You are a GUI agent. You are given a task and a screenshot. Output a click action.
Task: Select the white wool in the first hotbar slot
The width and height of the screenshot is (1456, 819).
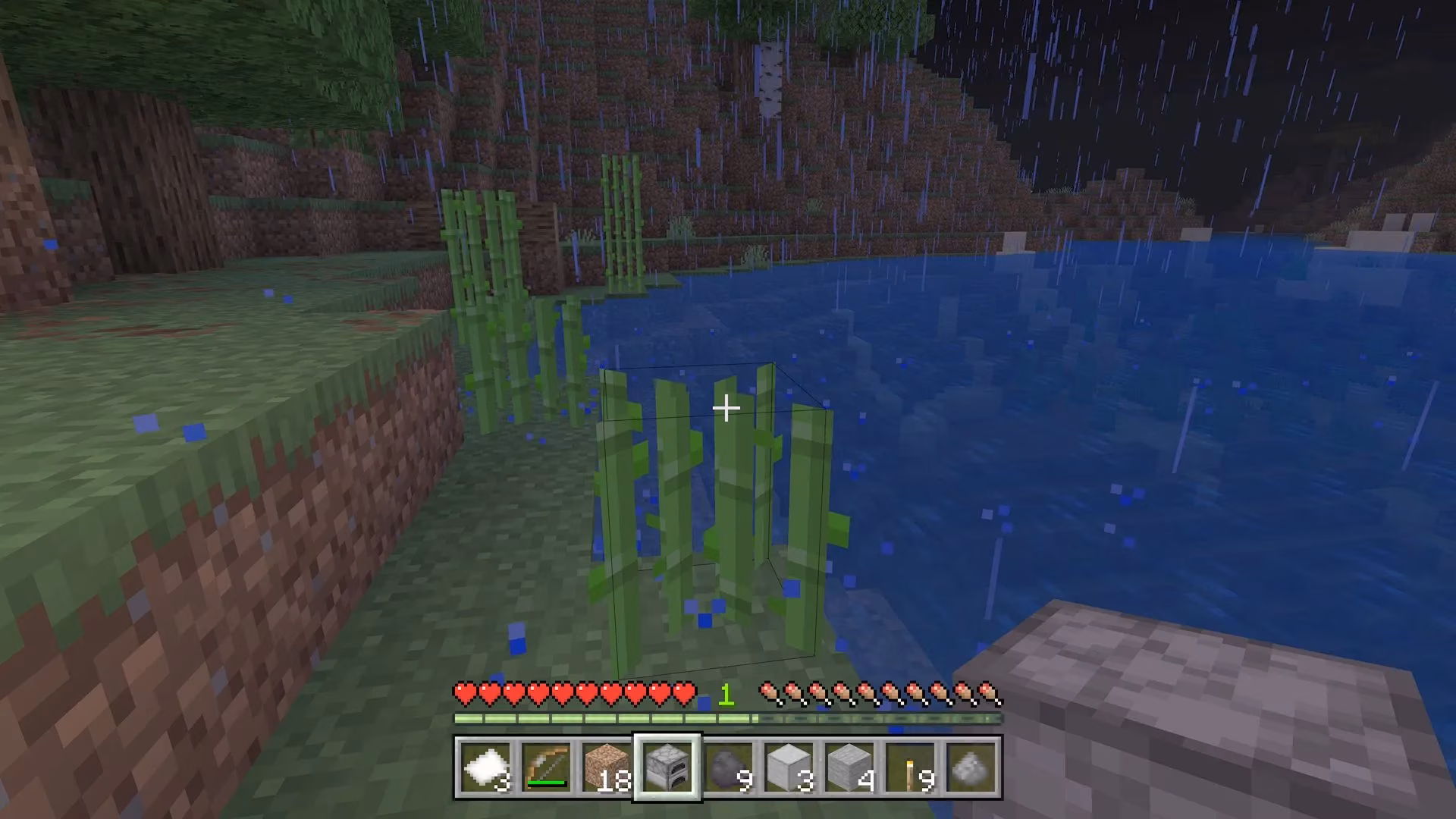tap(488, 767)
